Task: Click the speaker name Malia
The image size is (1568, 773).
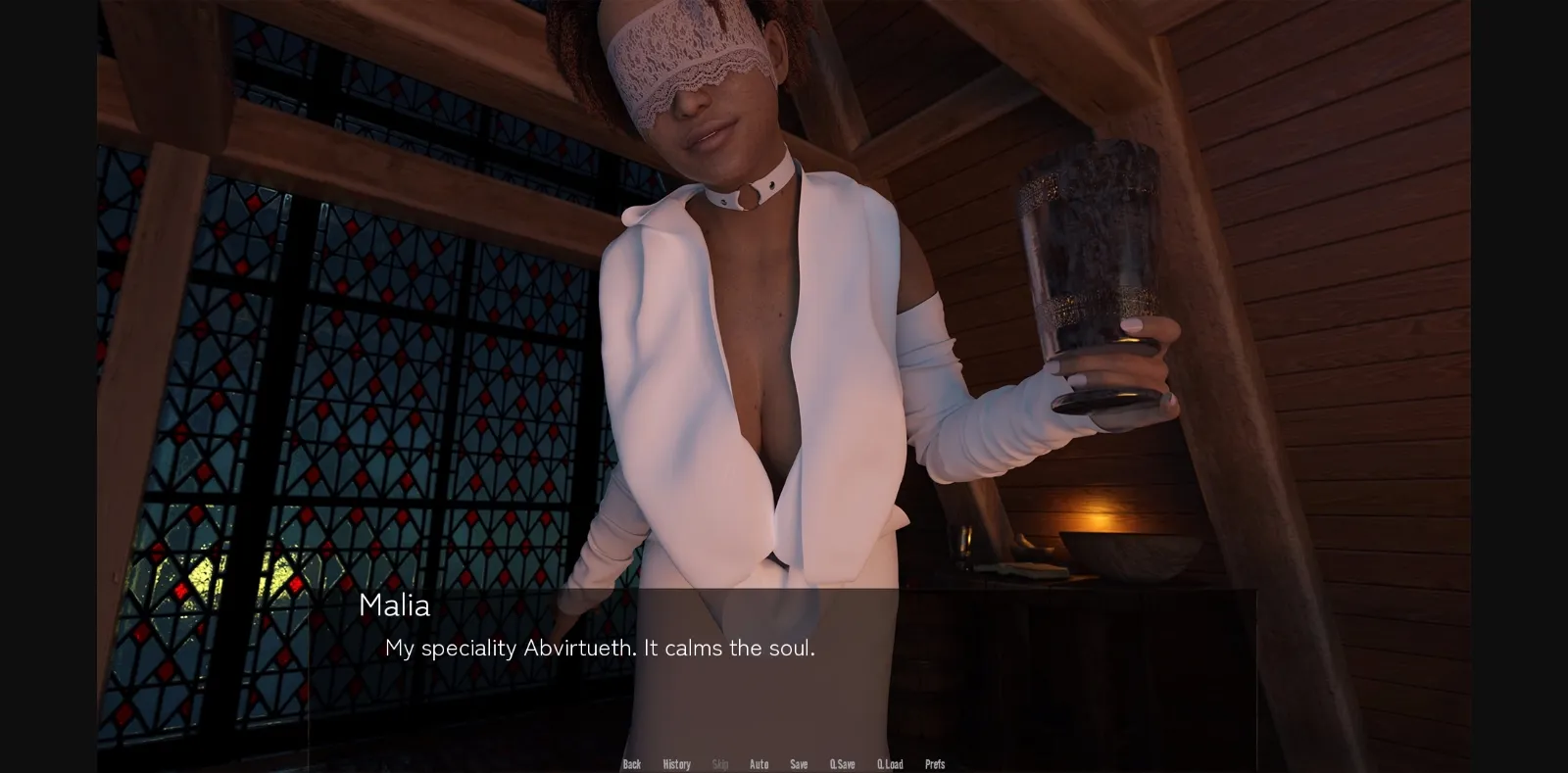Action: (x=395, y=605)
